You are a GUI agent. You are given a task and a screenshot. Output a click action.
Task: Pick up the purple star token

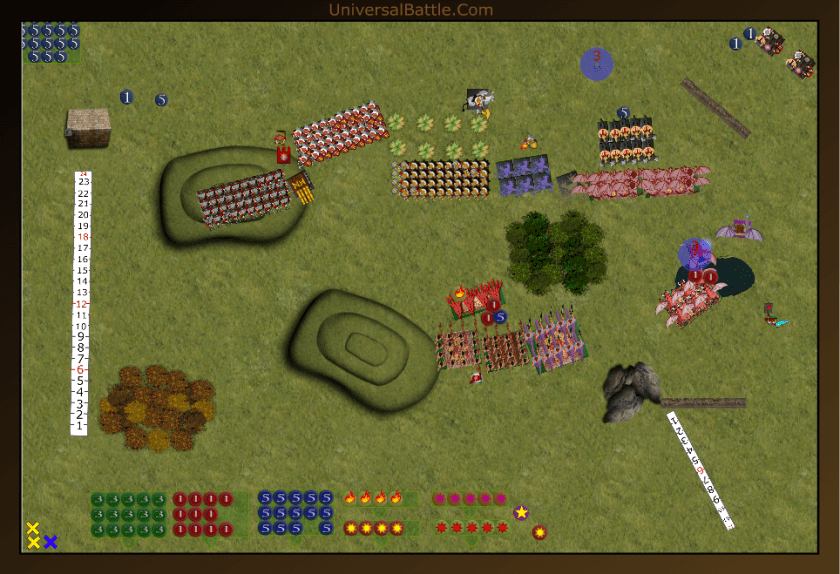[x=521, y=512]
